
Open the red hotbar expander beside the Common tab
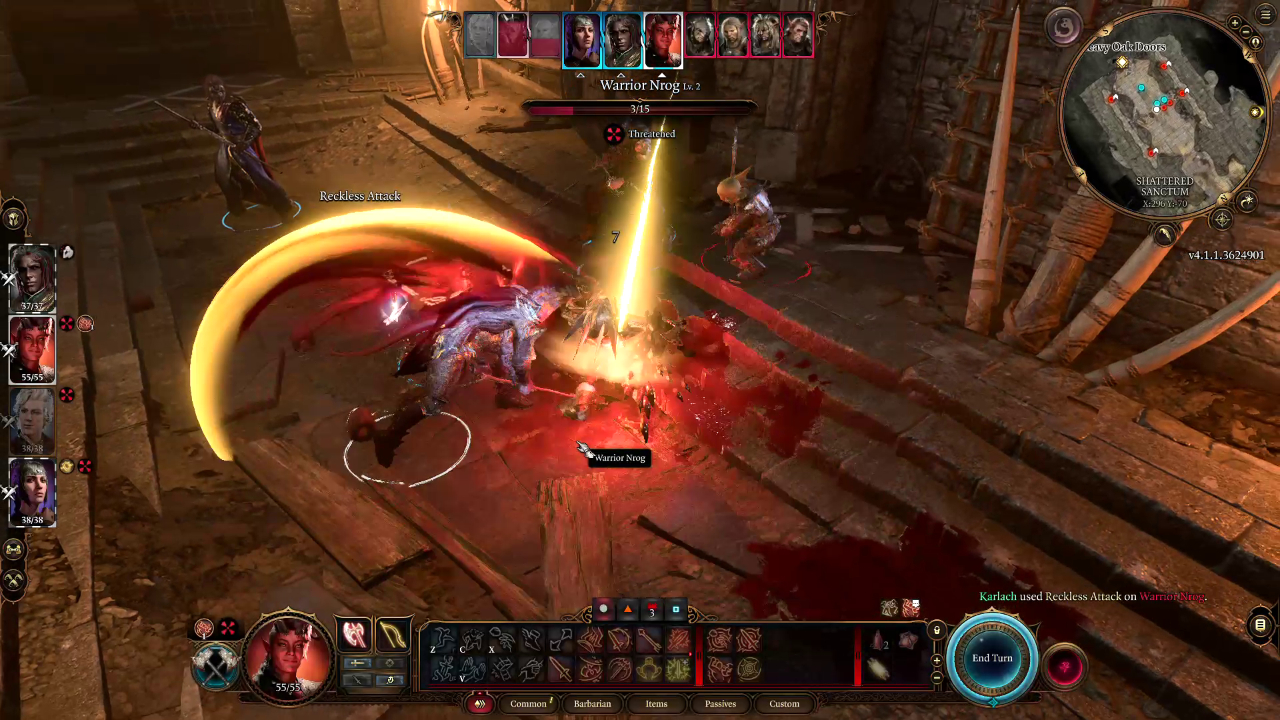[478, 704]
